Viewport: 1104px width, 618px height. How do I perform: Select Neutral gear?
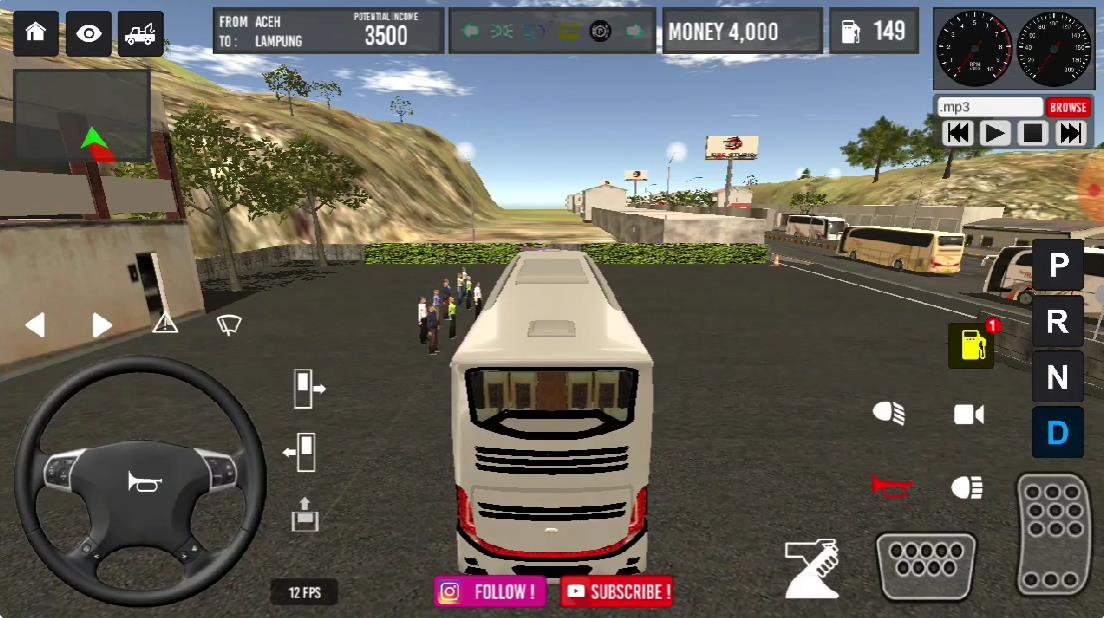coord(1058,378)
